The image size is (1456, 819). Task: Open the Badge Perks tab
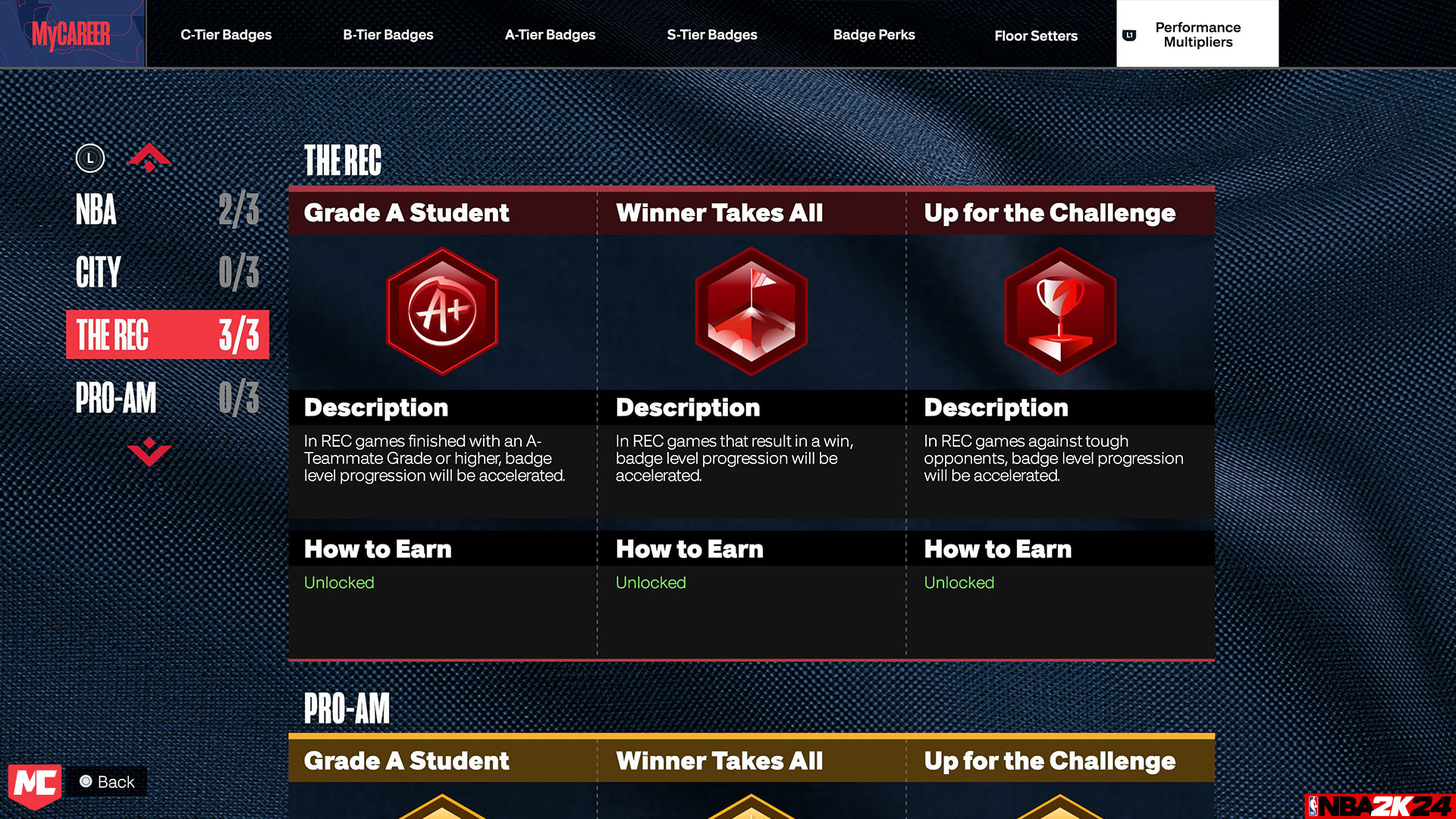[874, 34]
